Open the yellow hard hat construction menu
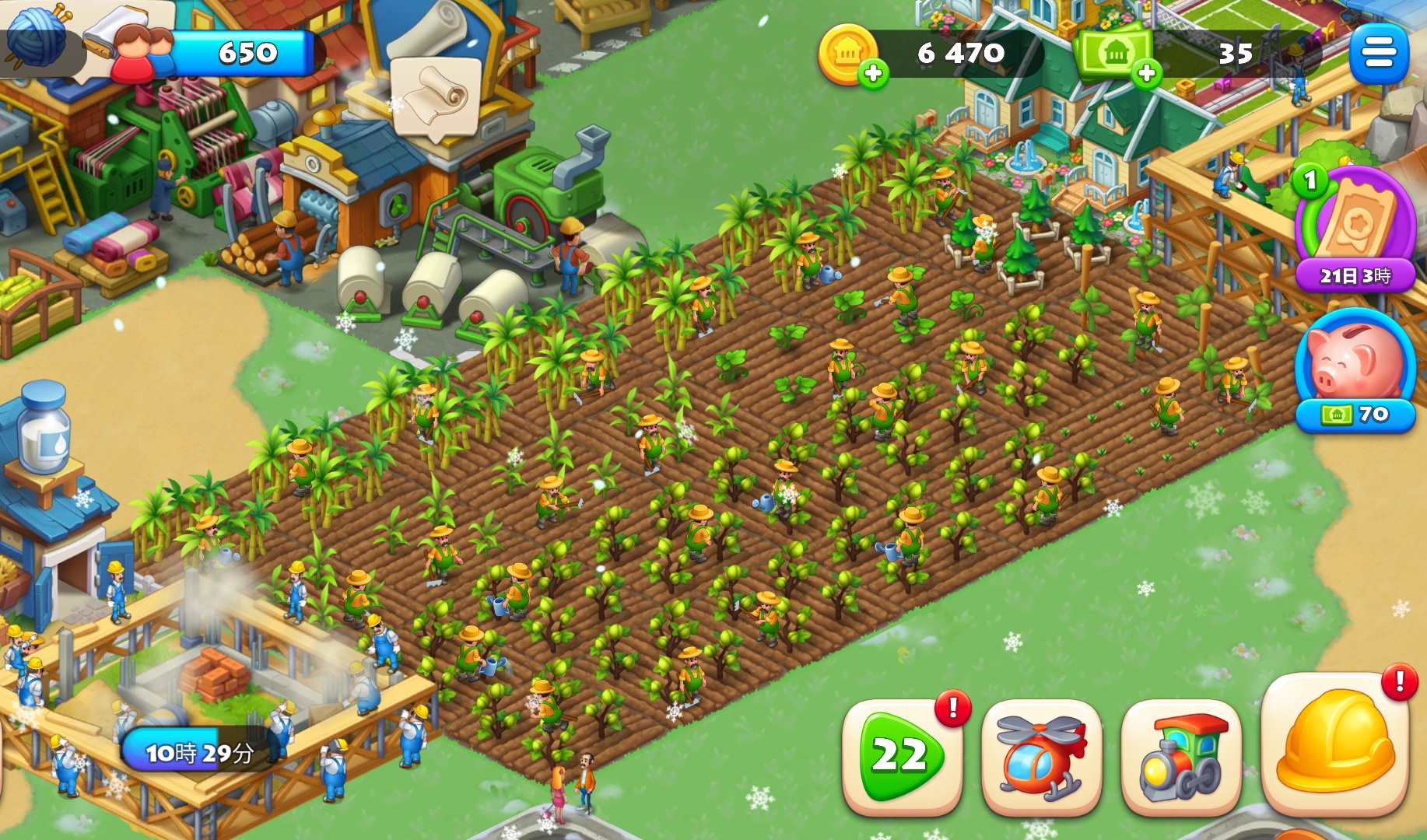 click(1334, 744)
